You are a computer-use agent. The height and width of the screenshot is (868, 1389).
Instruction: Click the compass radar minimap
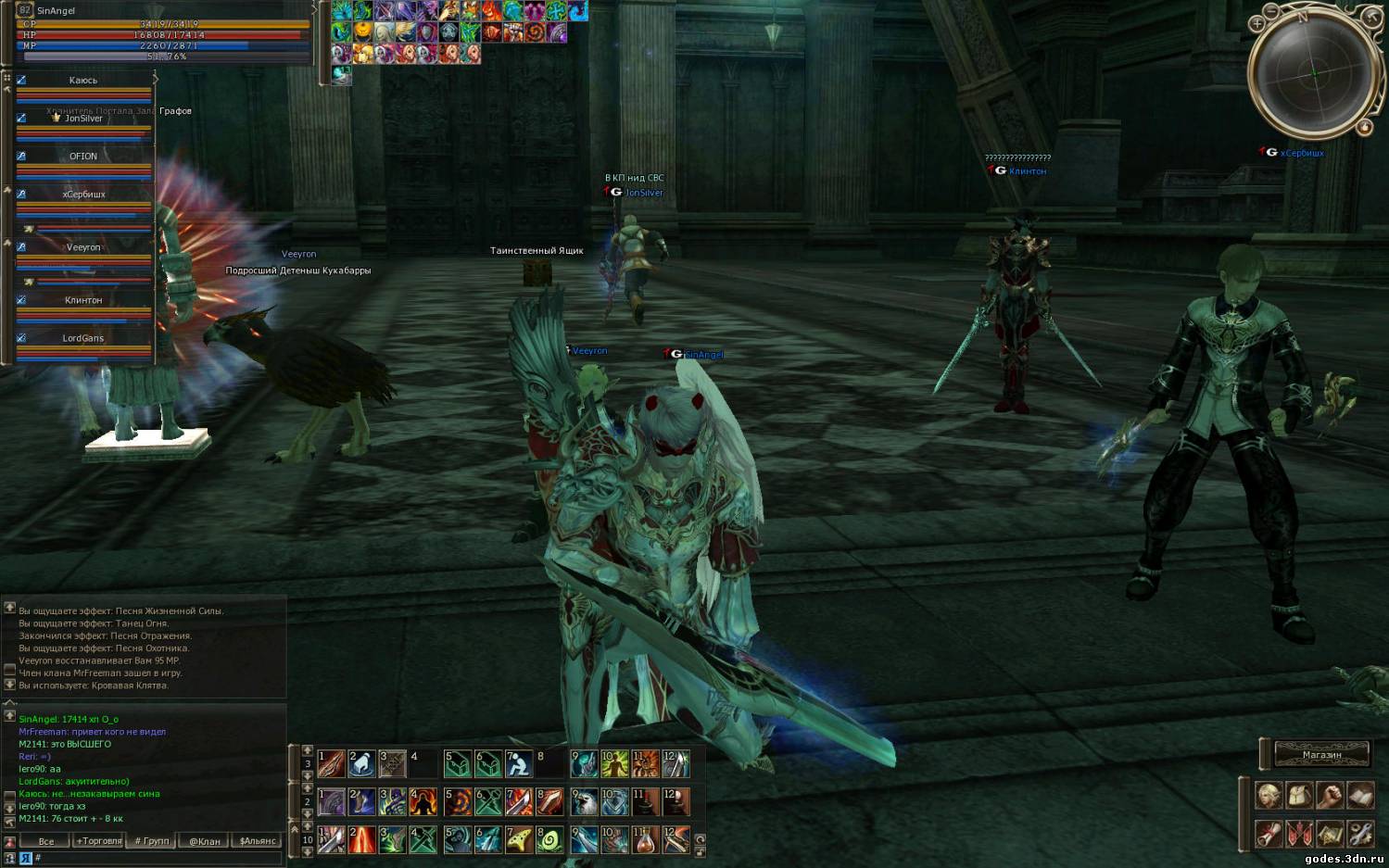click(x=1311, y=71)
